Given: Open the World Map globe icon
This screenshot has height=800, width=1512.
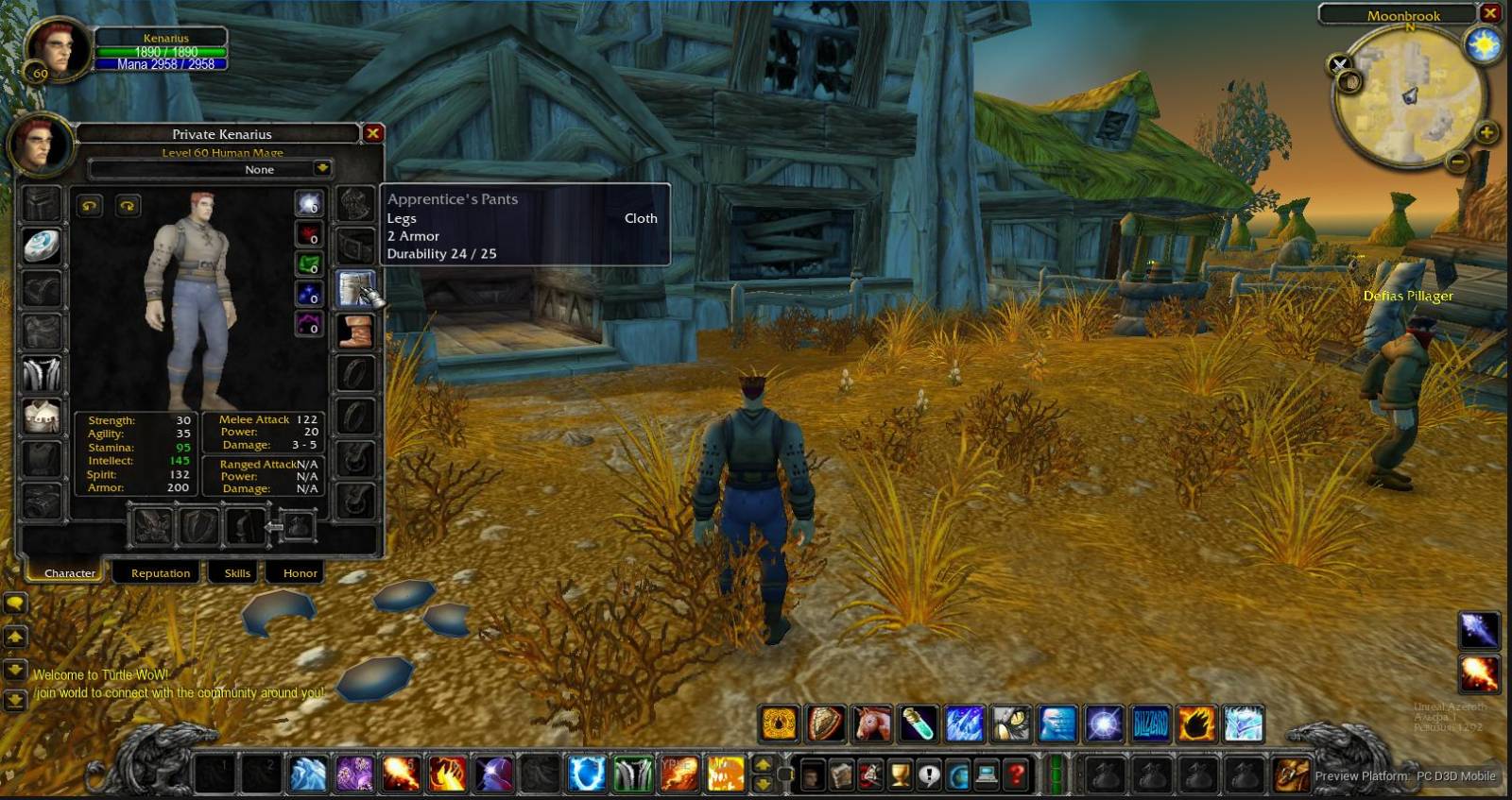Looking at the screenshot, I should (959, 775).
